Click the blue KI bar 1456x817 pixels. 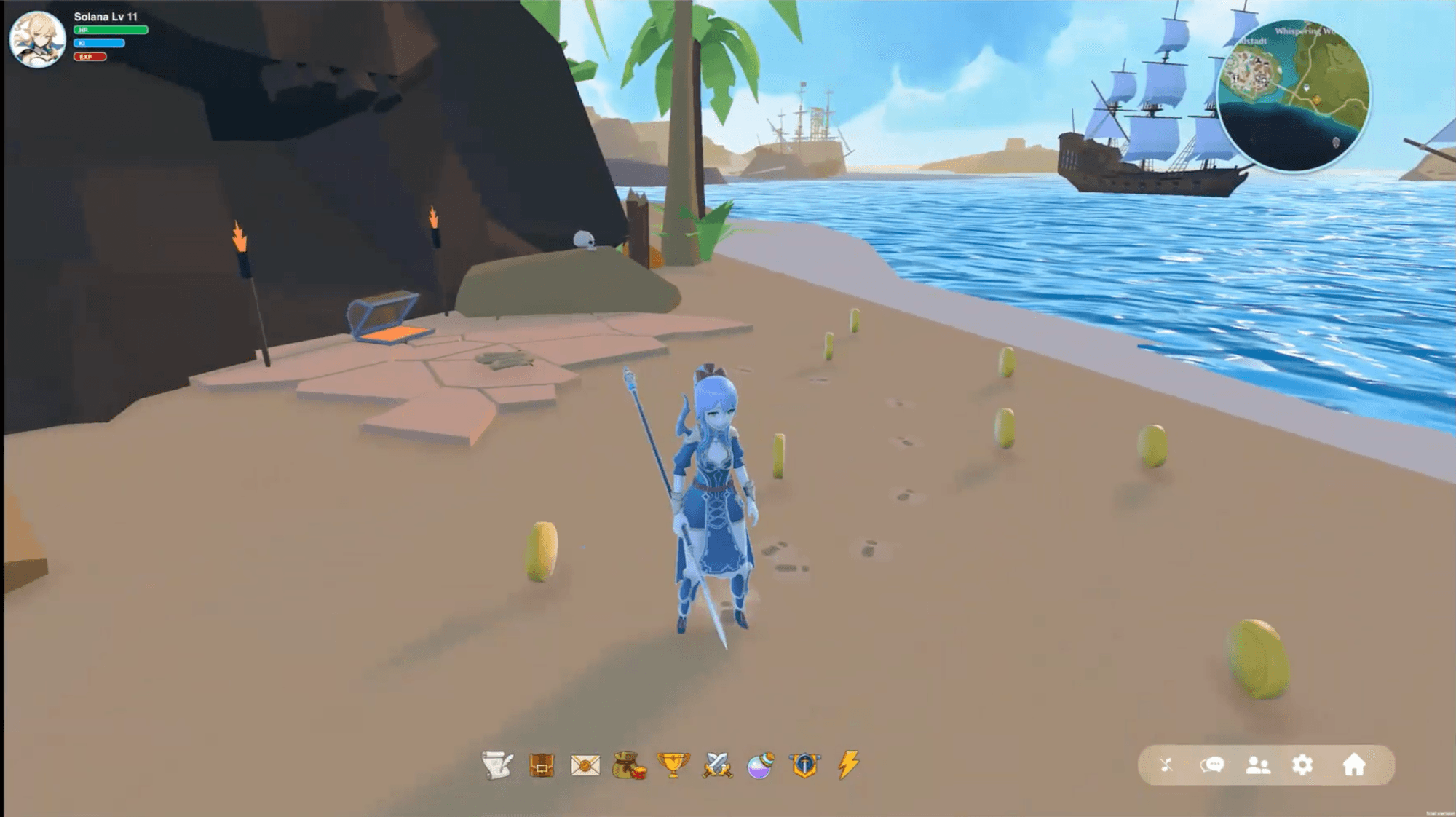99,43
